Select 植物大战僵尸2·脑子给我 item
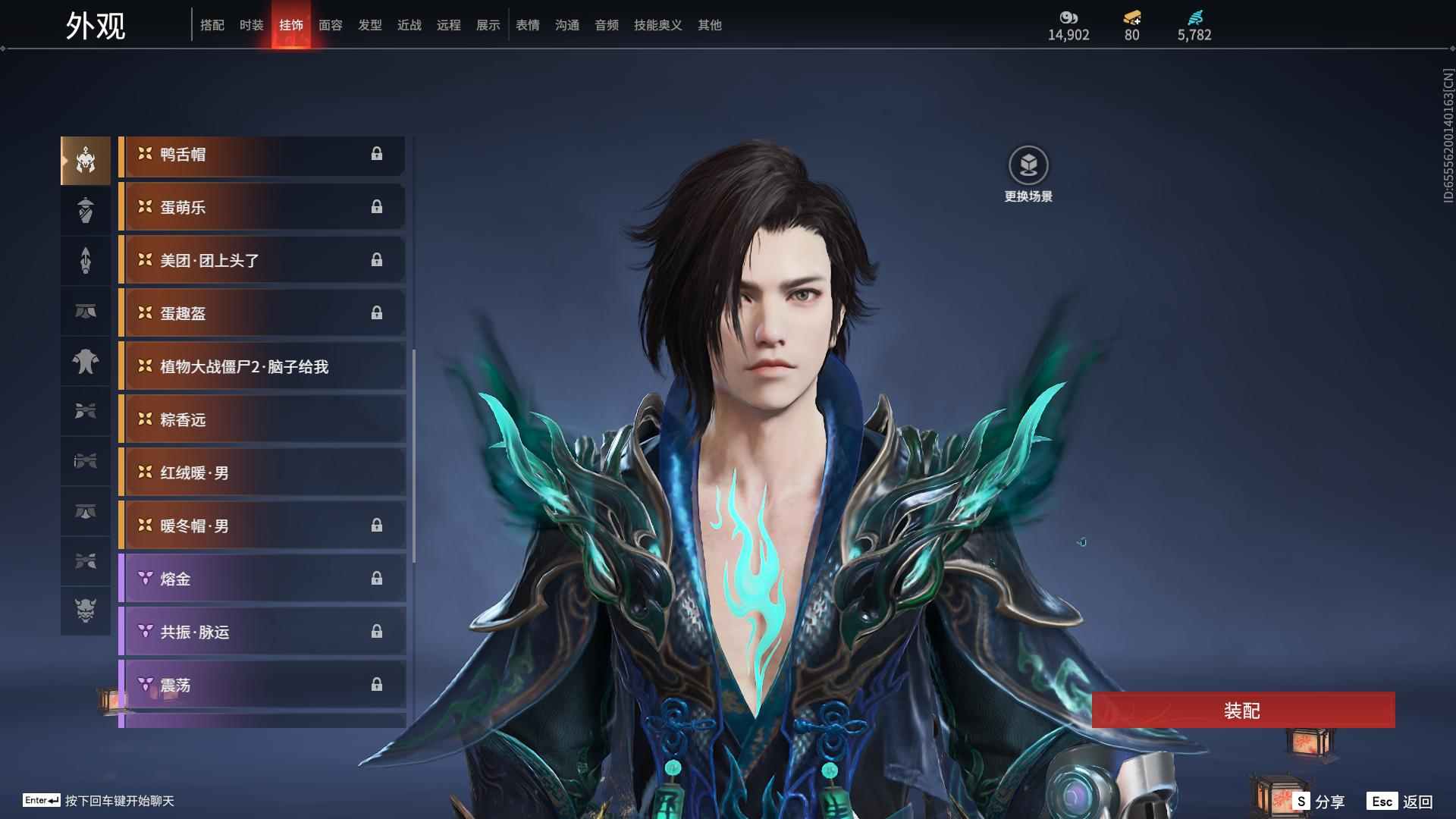 [262, 367]
